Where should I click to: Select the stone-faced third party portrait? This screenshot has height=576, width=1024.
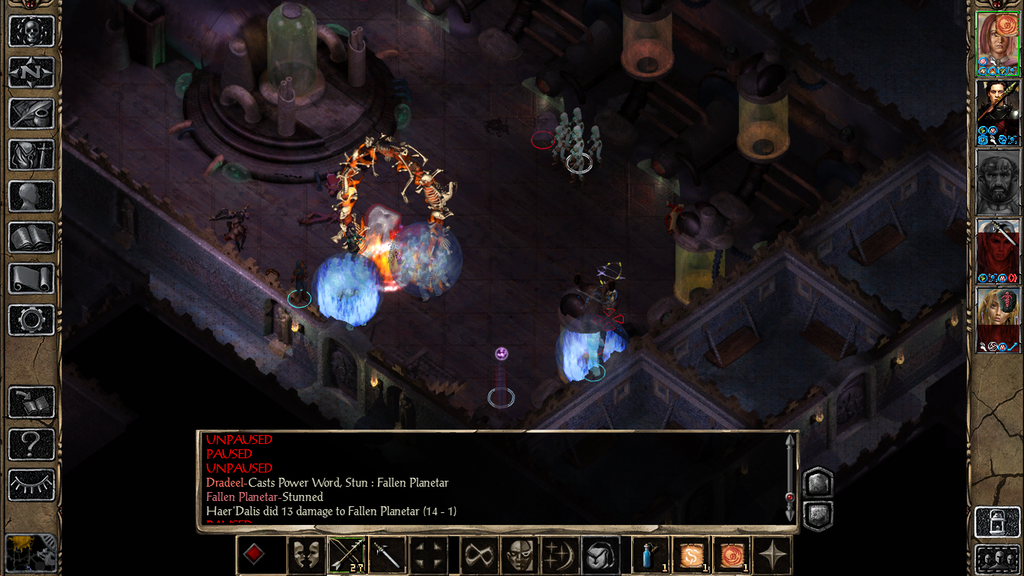tap(997, 181)
